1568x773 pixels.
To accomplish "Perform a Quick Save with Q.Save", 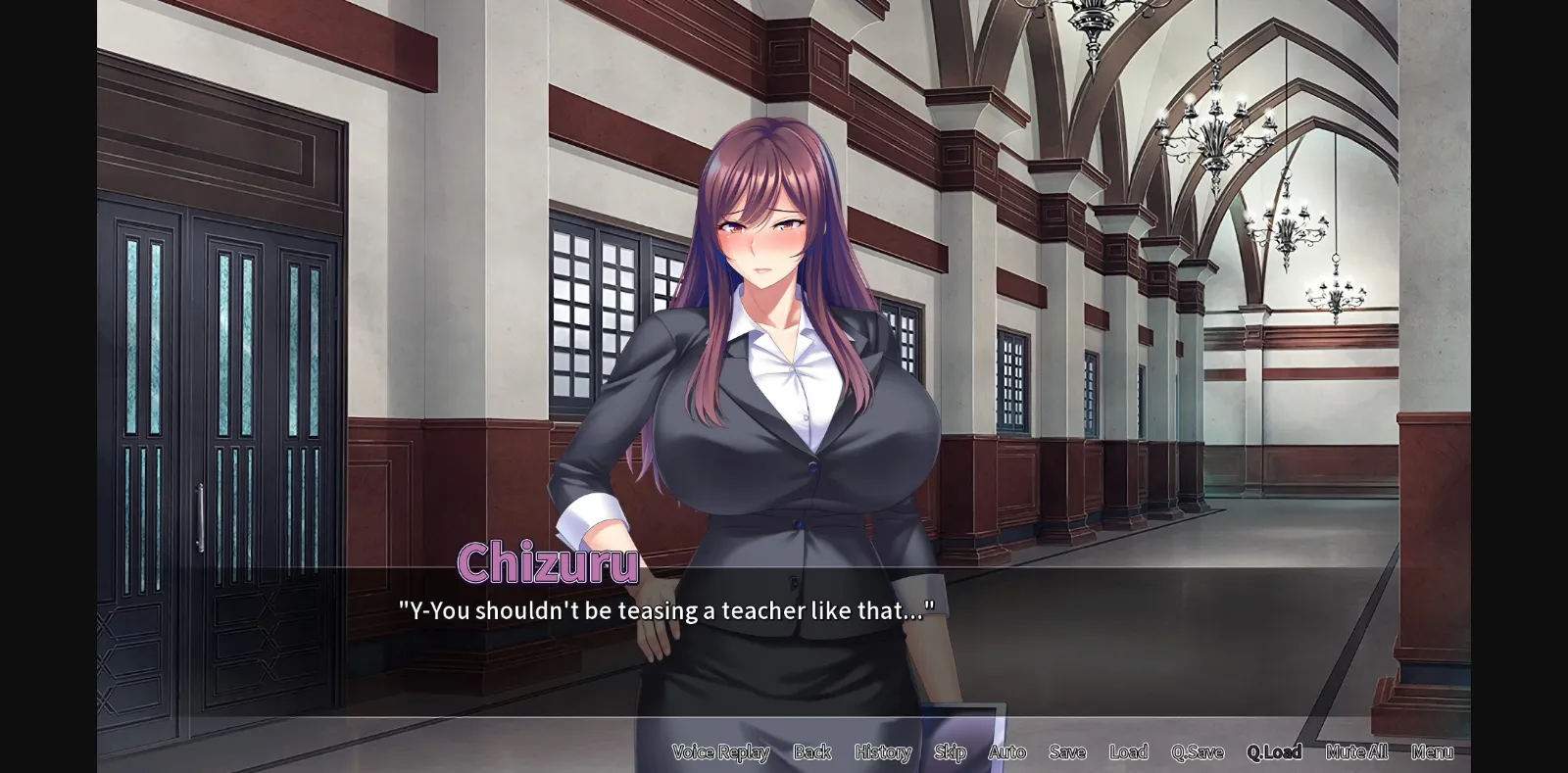I will point(1196,752).
